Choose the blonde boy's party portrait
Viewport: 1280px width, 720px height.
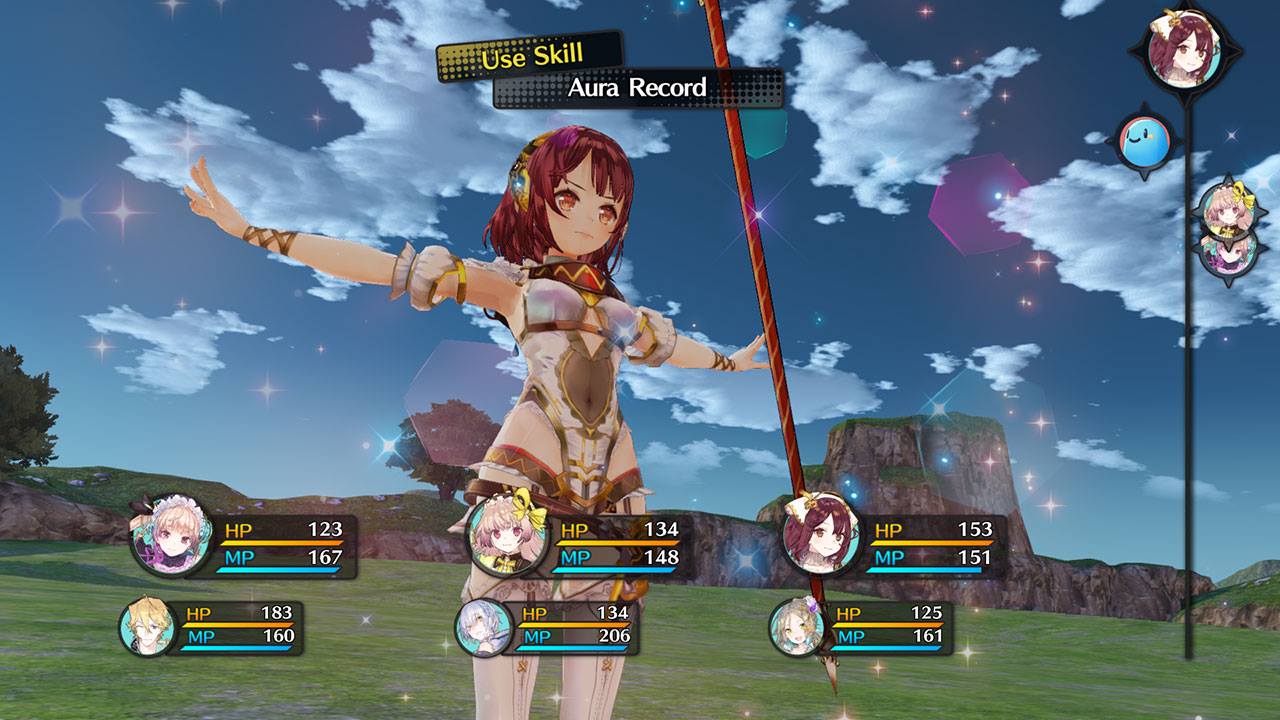click(x=147, y=627)
